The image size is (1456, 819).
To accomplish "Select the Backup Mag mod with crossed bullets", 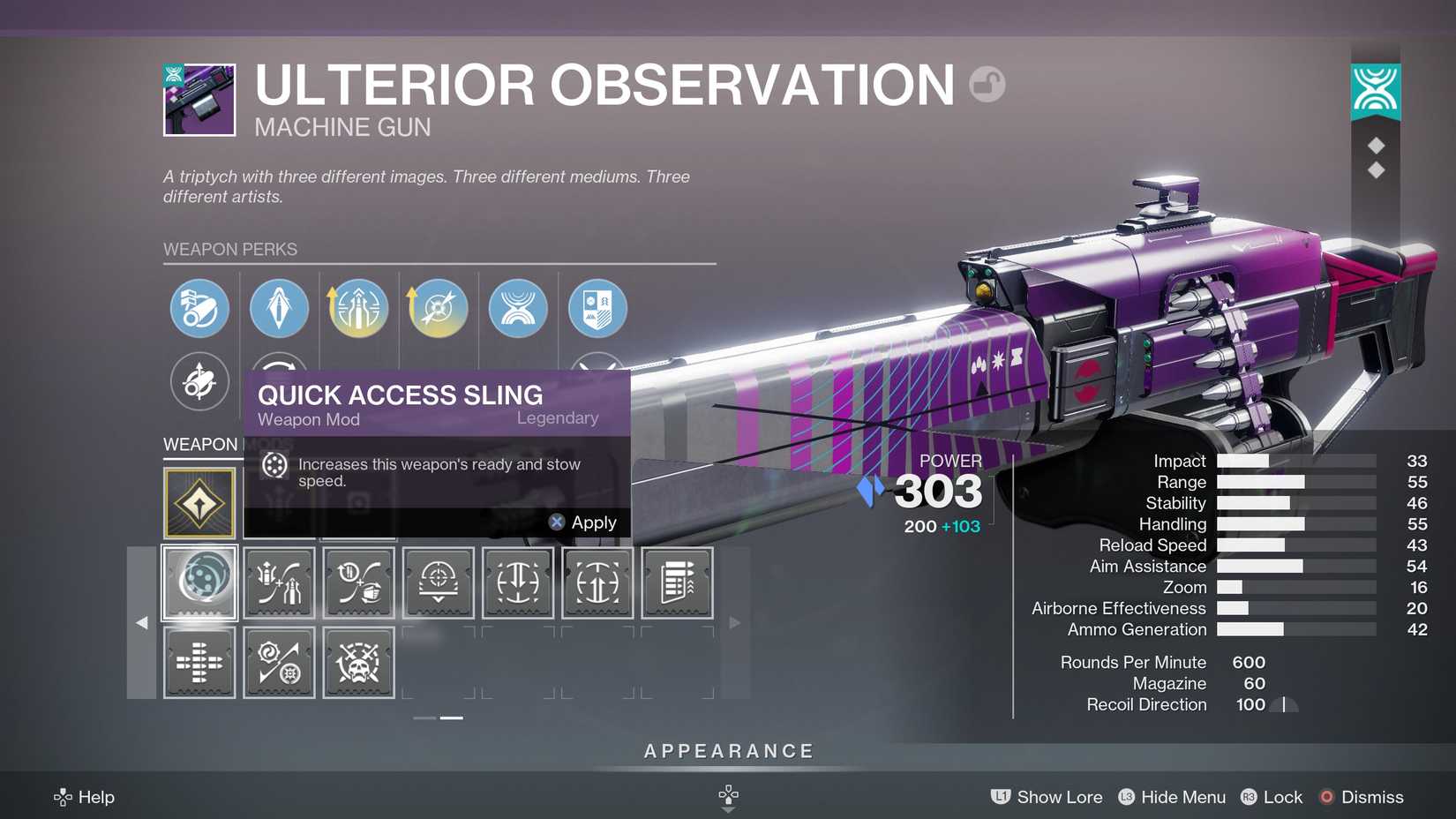I will [x=199, y=662].
